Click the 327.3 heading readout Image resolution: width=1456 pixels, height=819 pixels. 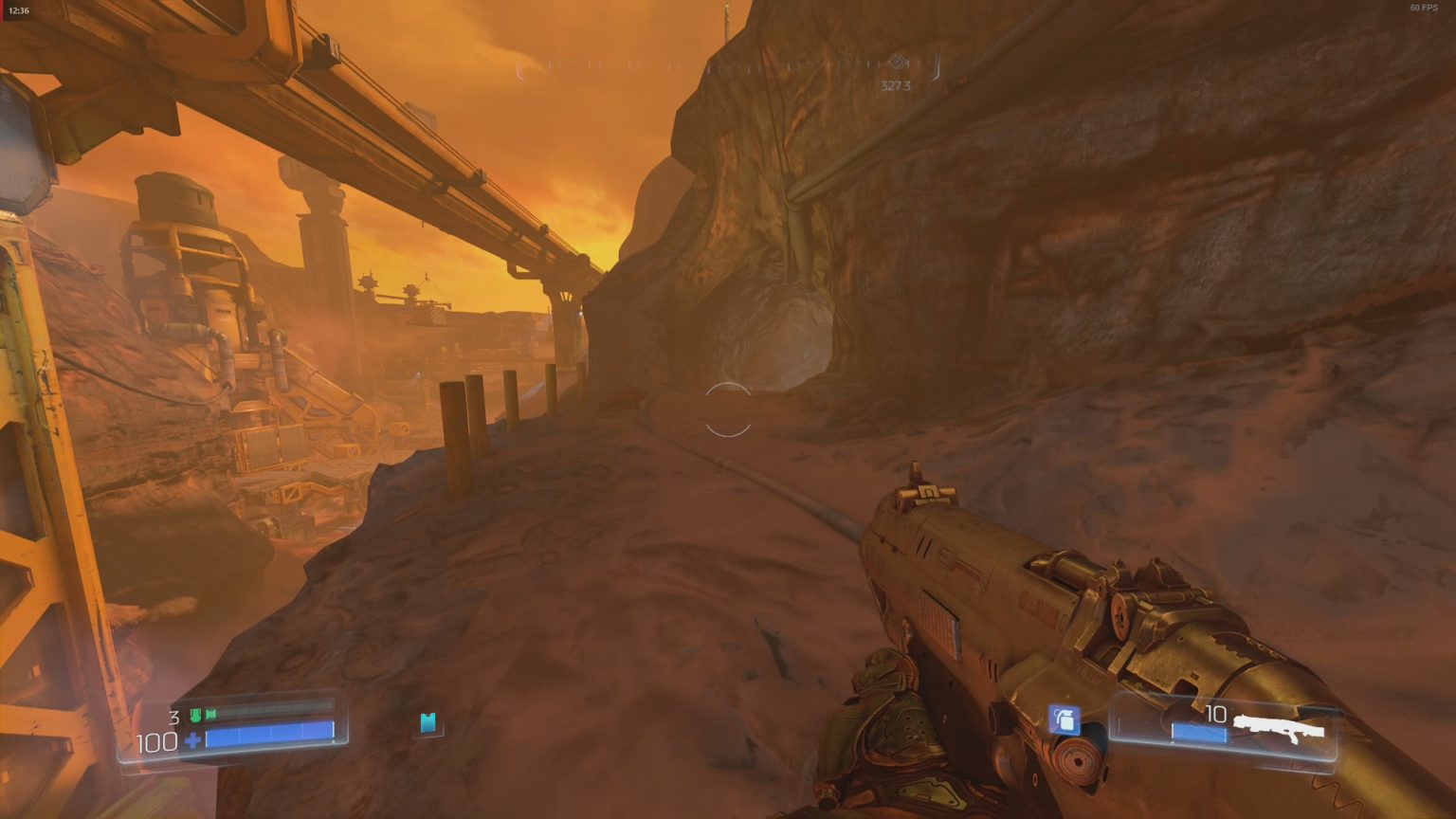coord(894,87)
